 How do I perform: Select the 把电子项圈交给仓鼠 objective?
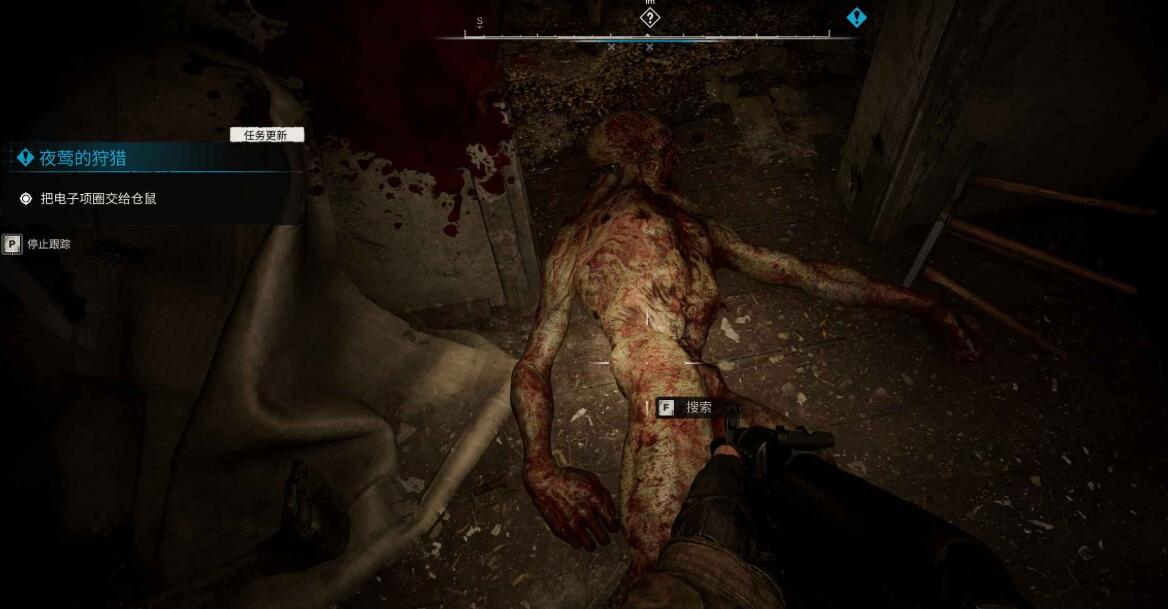[98, 199]
